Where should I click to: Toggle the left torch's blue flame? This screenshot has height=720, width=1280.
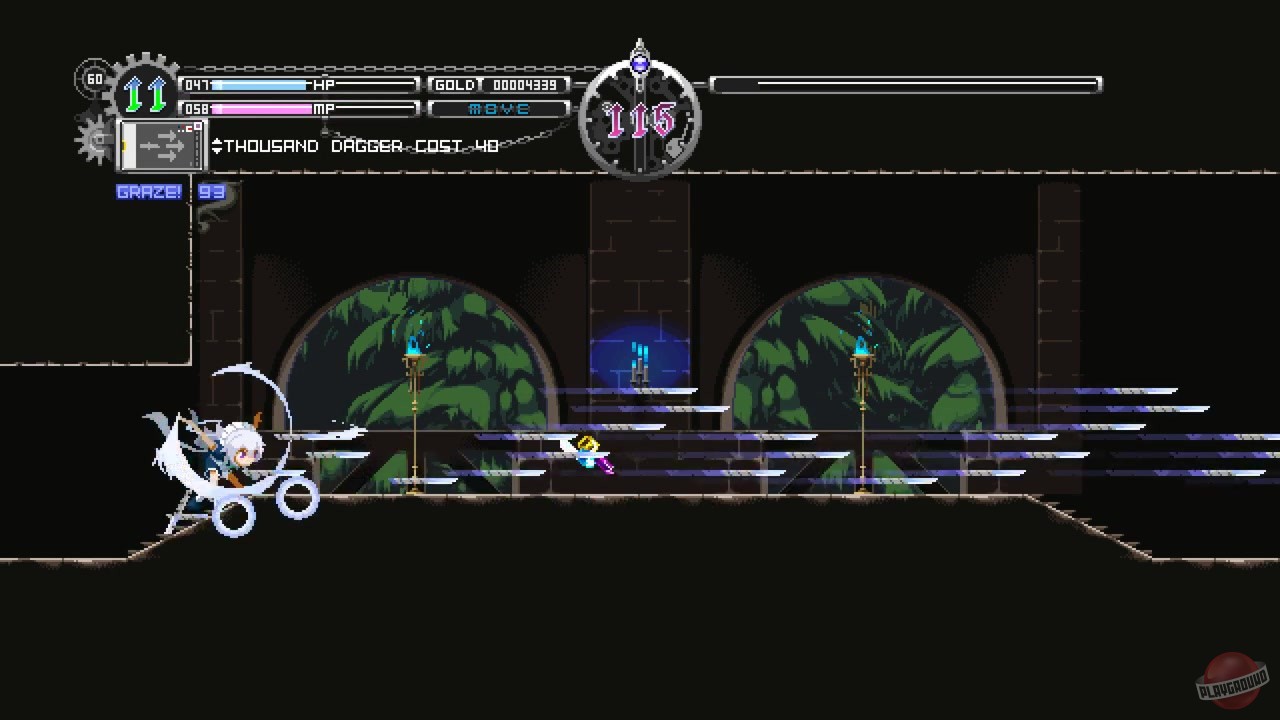coord(415,342)
